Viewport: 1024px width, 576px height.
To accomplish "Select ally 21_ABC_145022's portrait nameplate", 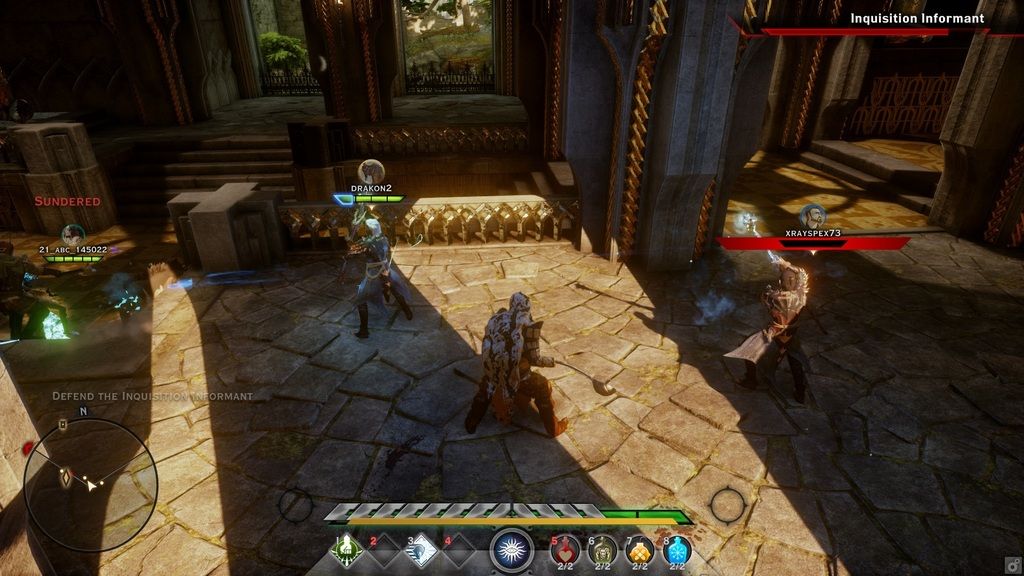I will (x=72, y=235).
